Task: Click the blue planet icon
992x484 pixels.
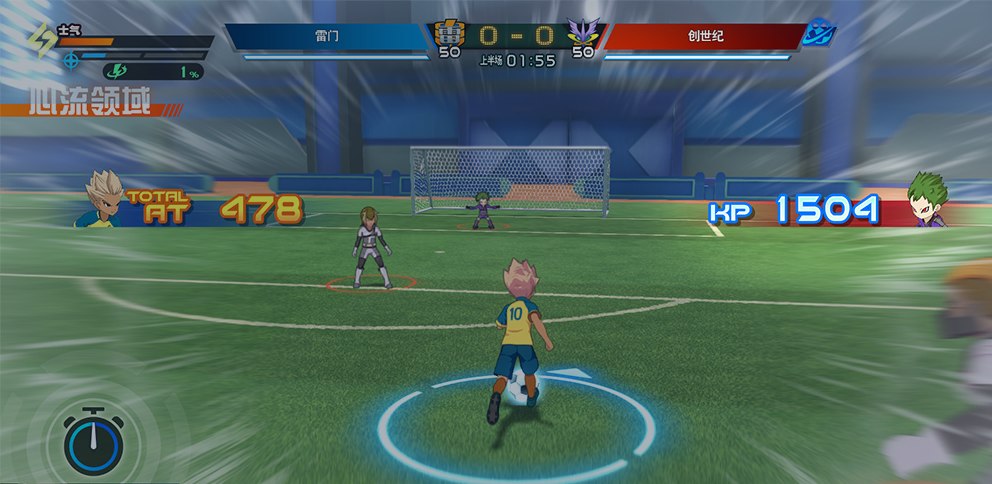Action: [820, 33]
